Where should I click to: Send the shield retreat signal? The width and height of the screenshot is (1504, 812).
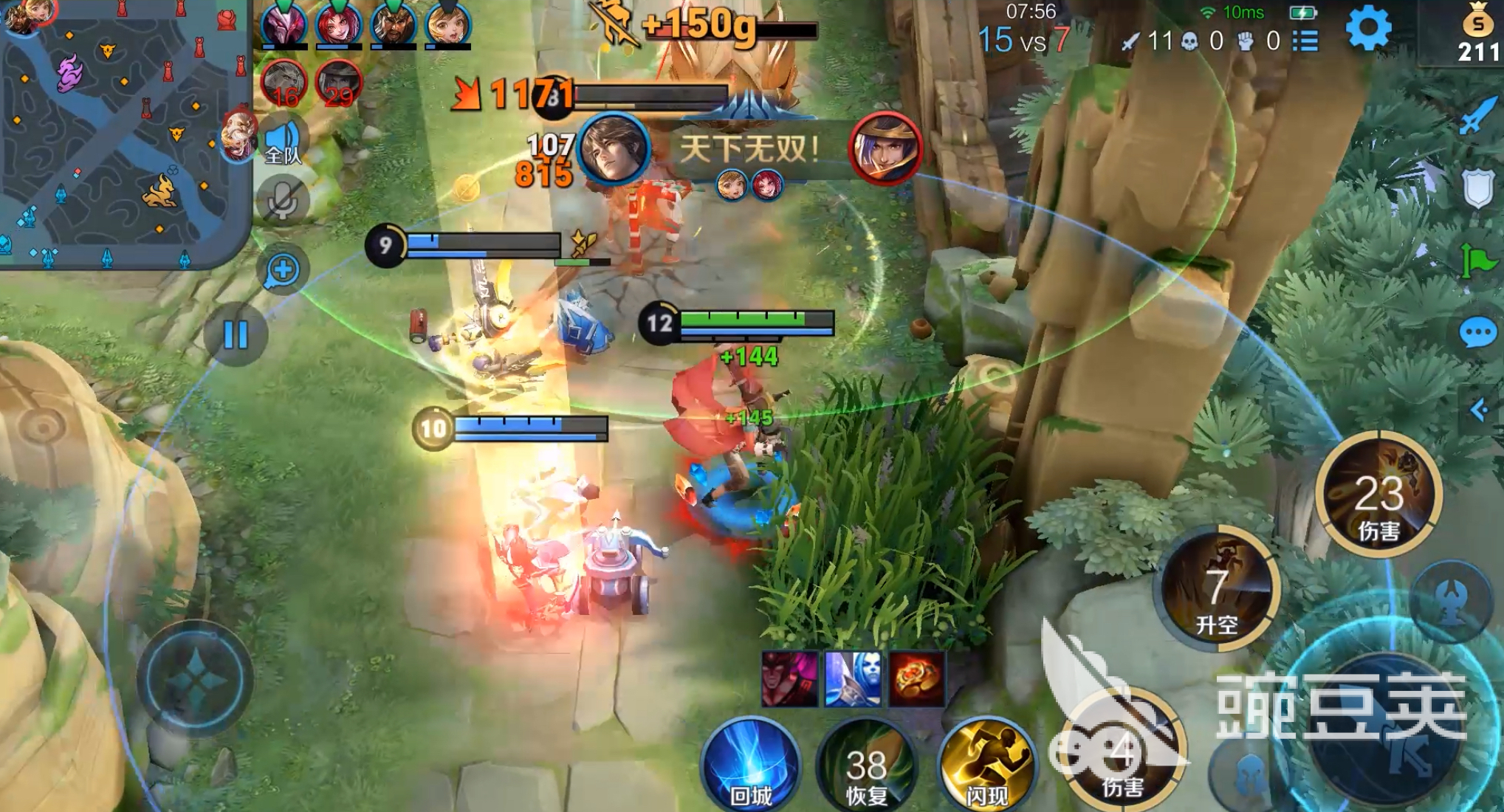[x=1477, y=190]
